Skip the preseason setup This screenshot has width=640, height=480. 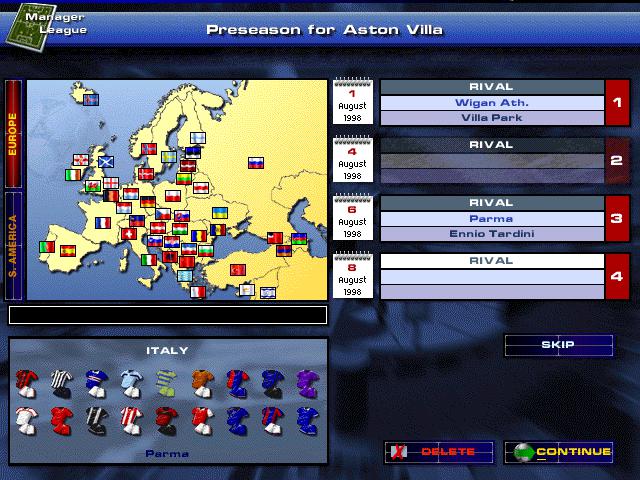(558, 345)
